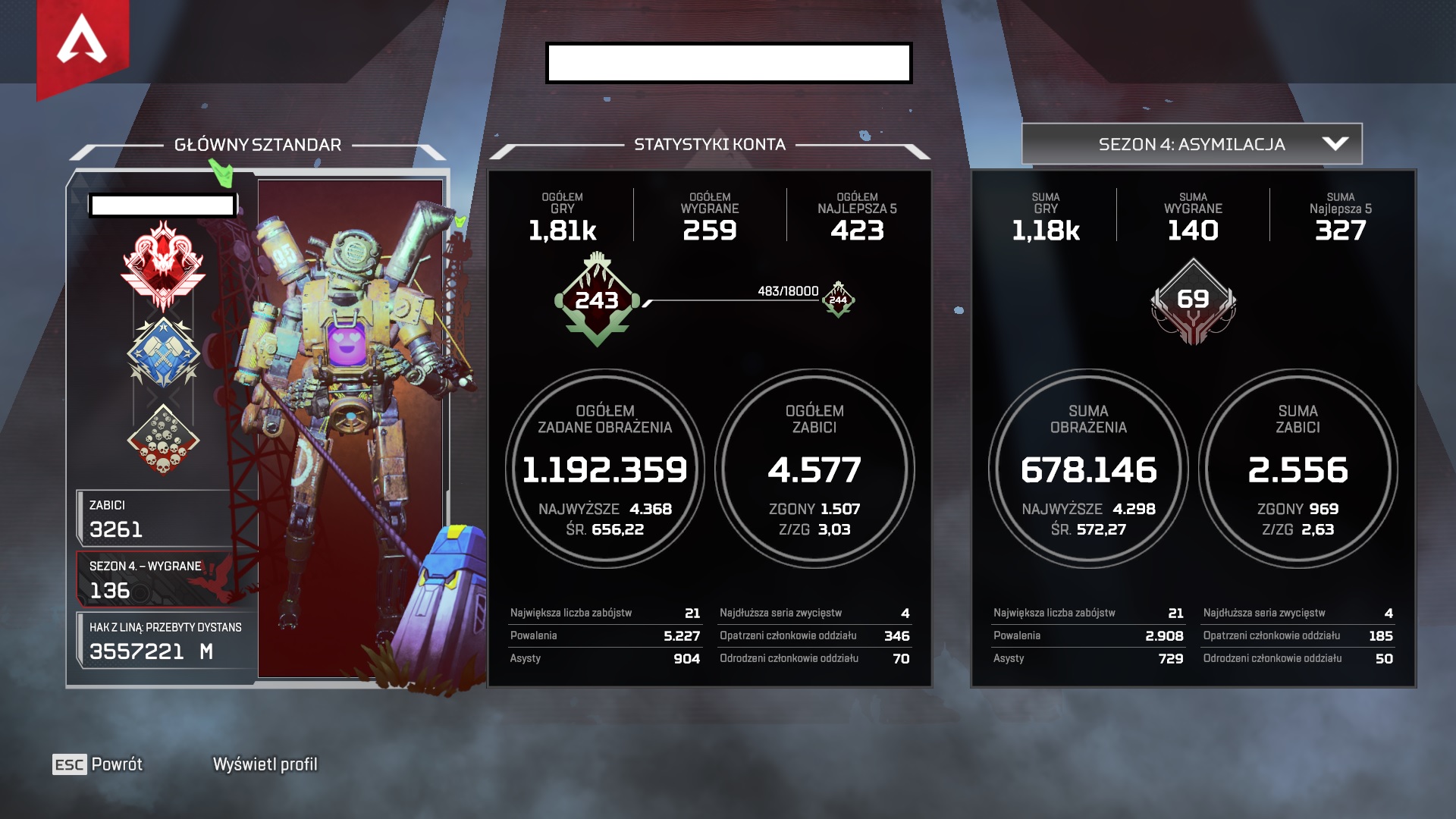Viewport: 1456px width, 819px height.
Task: Click Wyświetl profil
Action: coord(265,765)
